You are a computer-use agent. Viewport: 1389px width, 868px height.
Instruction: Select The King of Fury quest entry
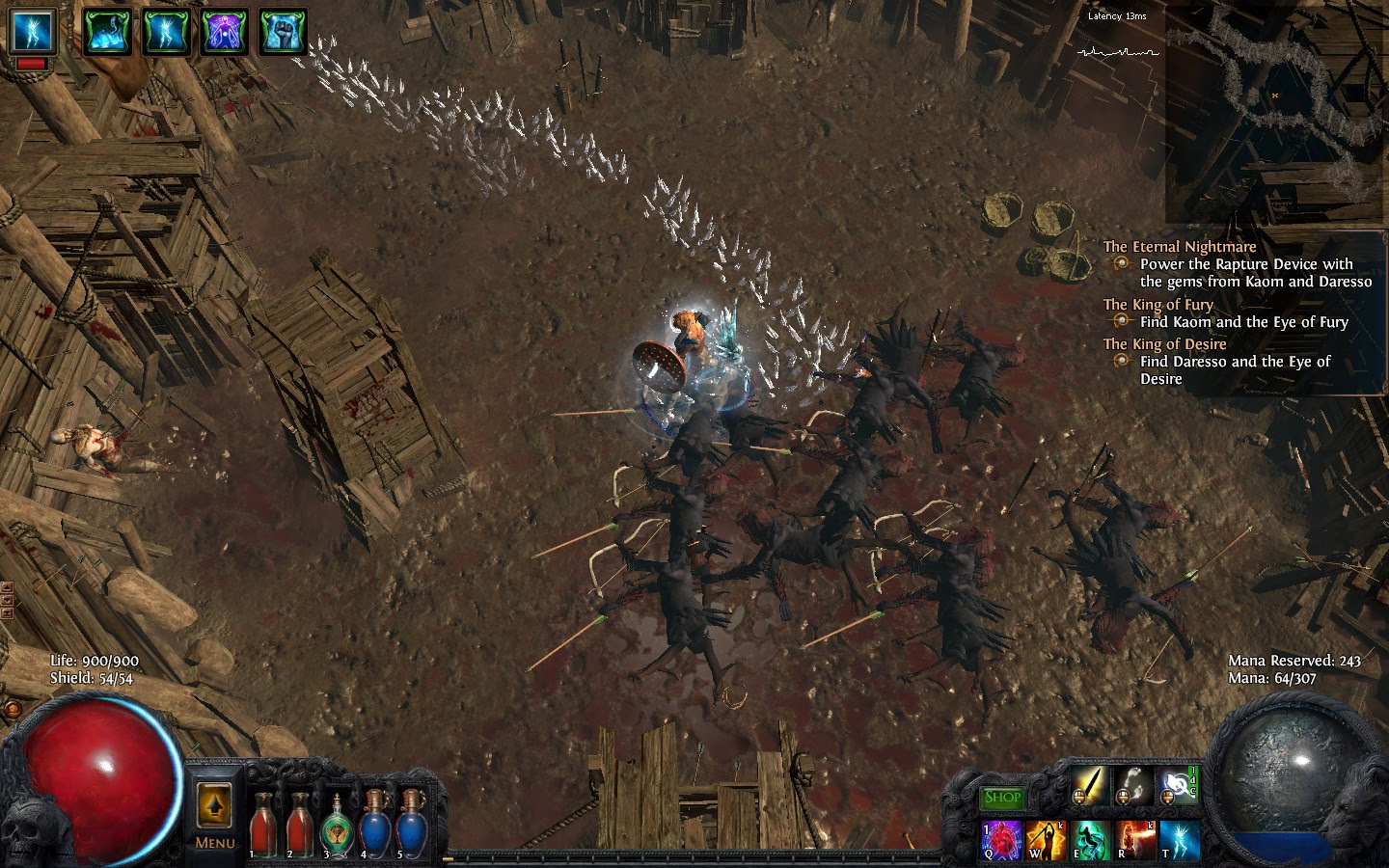tap(1157, 305)
